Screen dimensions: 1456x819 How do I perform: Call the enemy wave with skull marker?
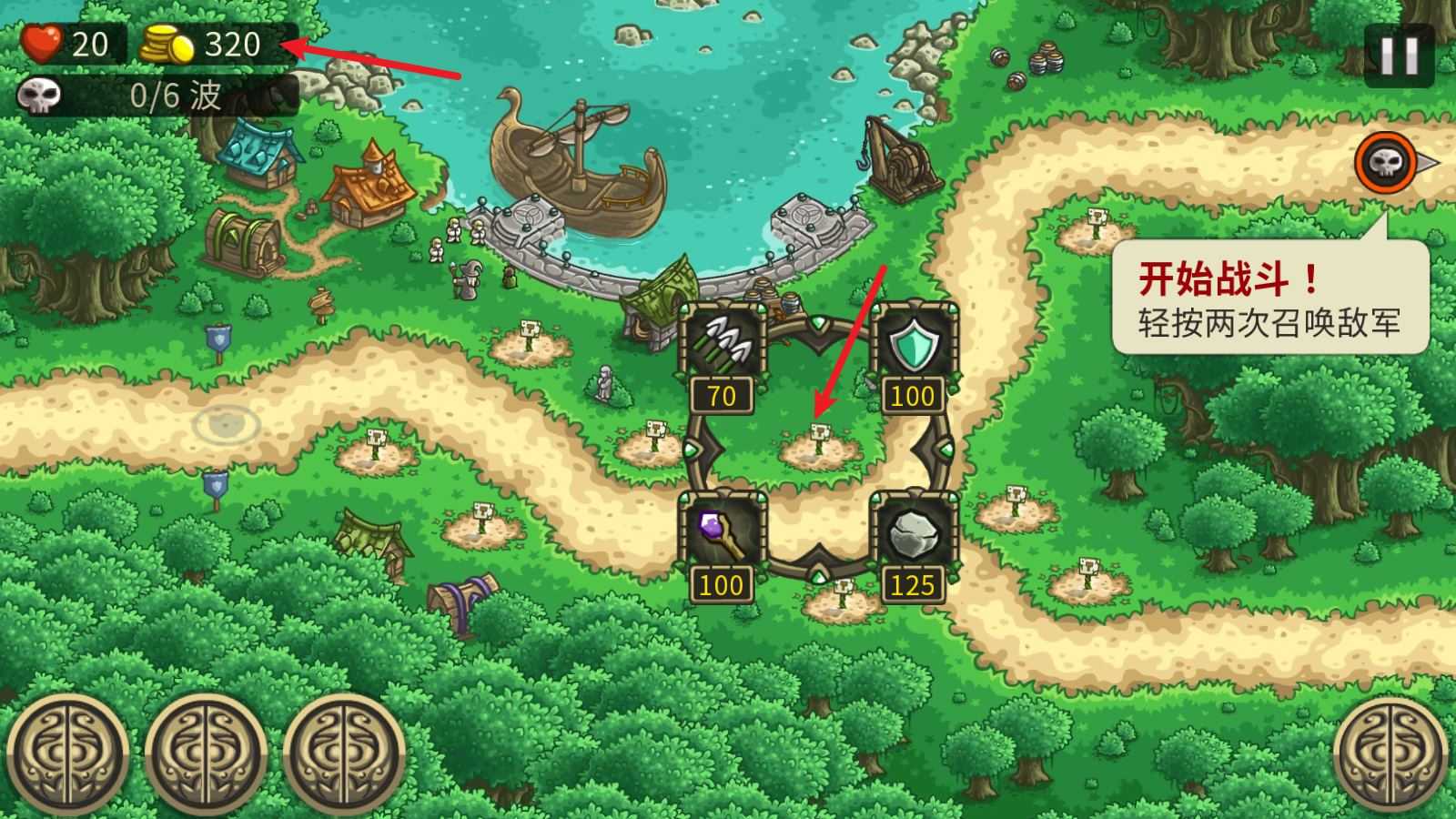click(x=1383, y=164)
